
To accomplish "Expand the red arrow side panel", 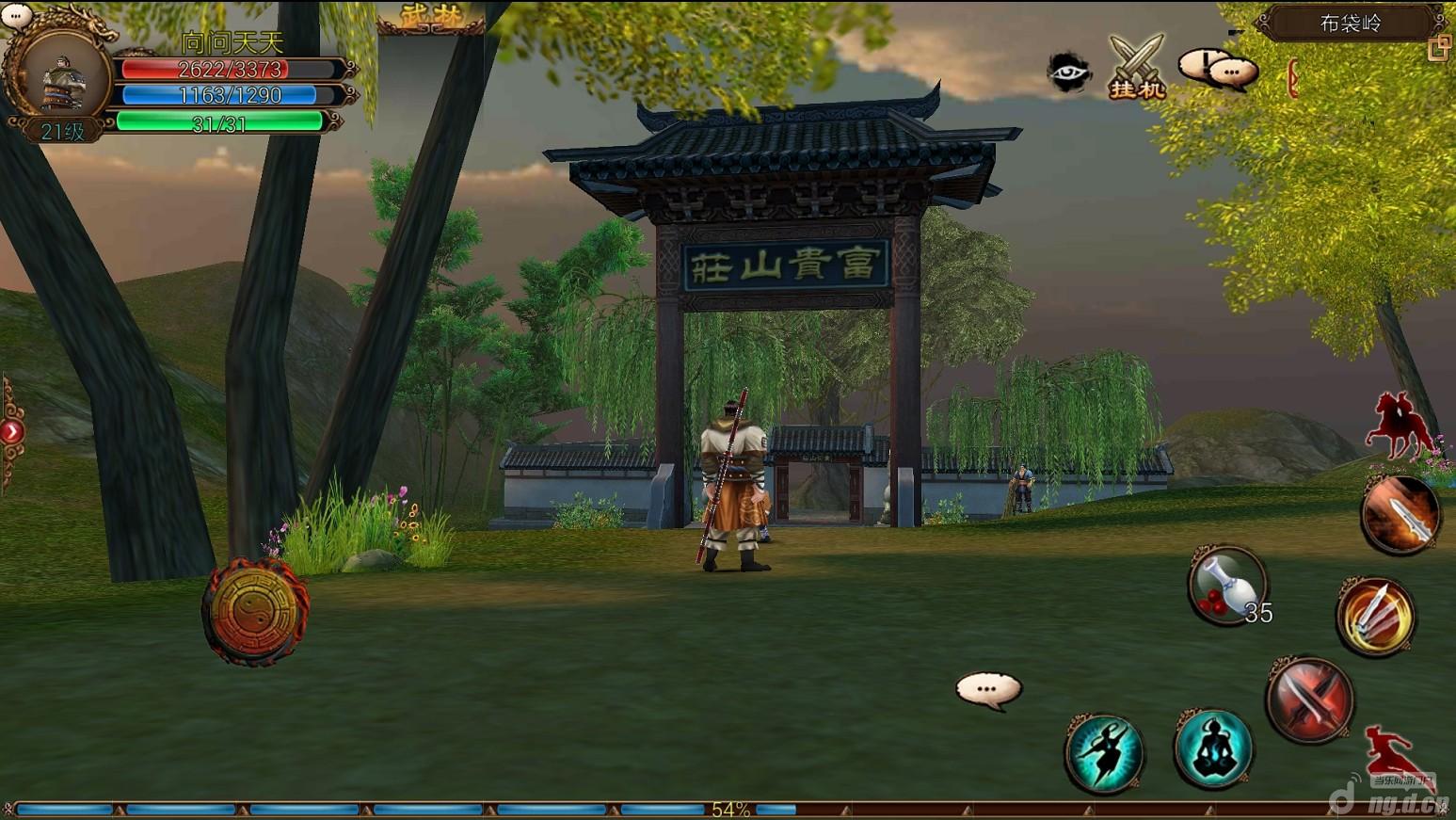I will [x=11, y=432].
